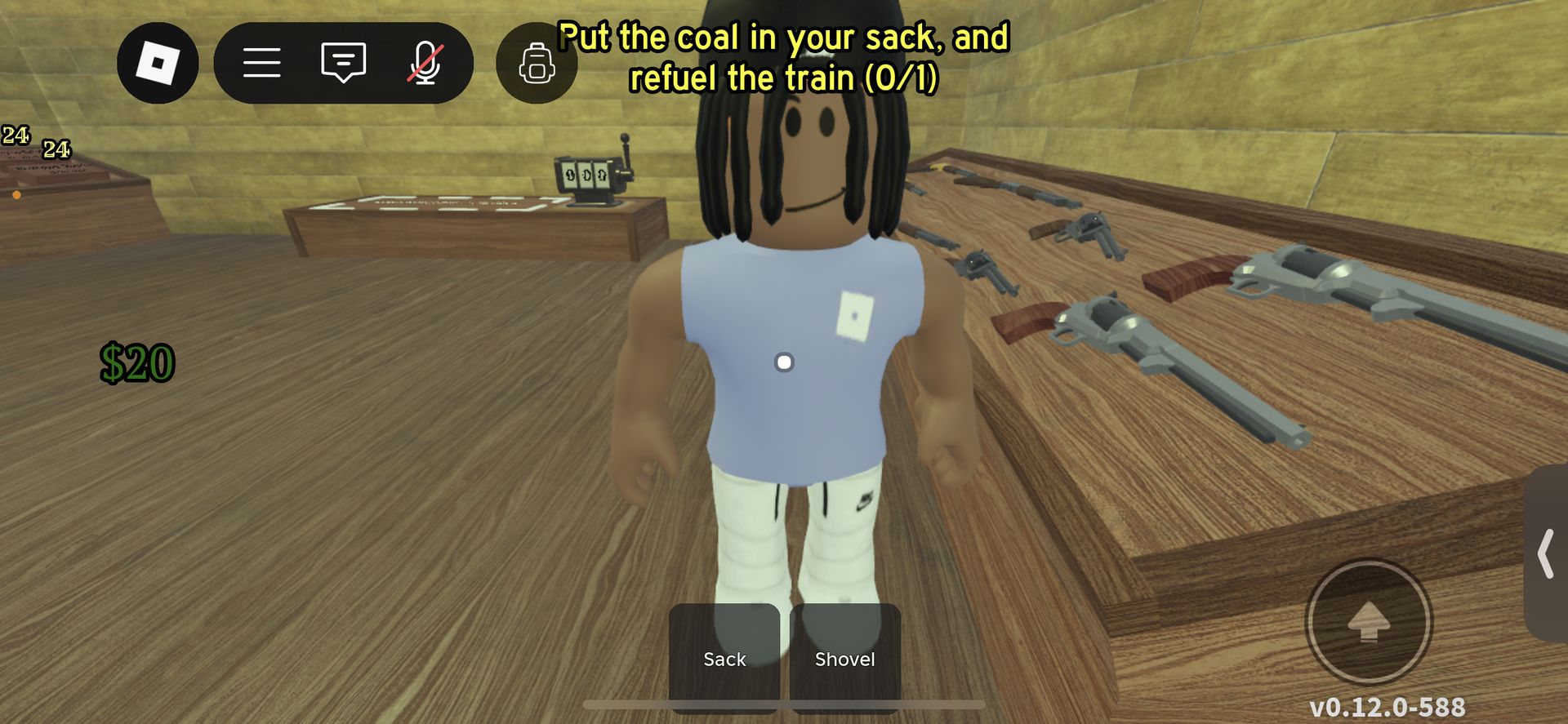The image size is (1568, 724).
Task: Tap the jump arrow button
Action: tap(1369, 622)
